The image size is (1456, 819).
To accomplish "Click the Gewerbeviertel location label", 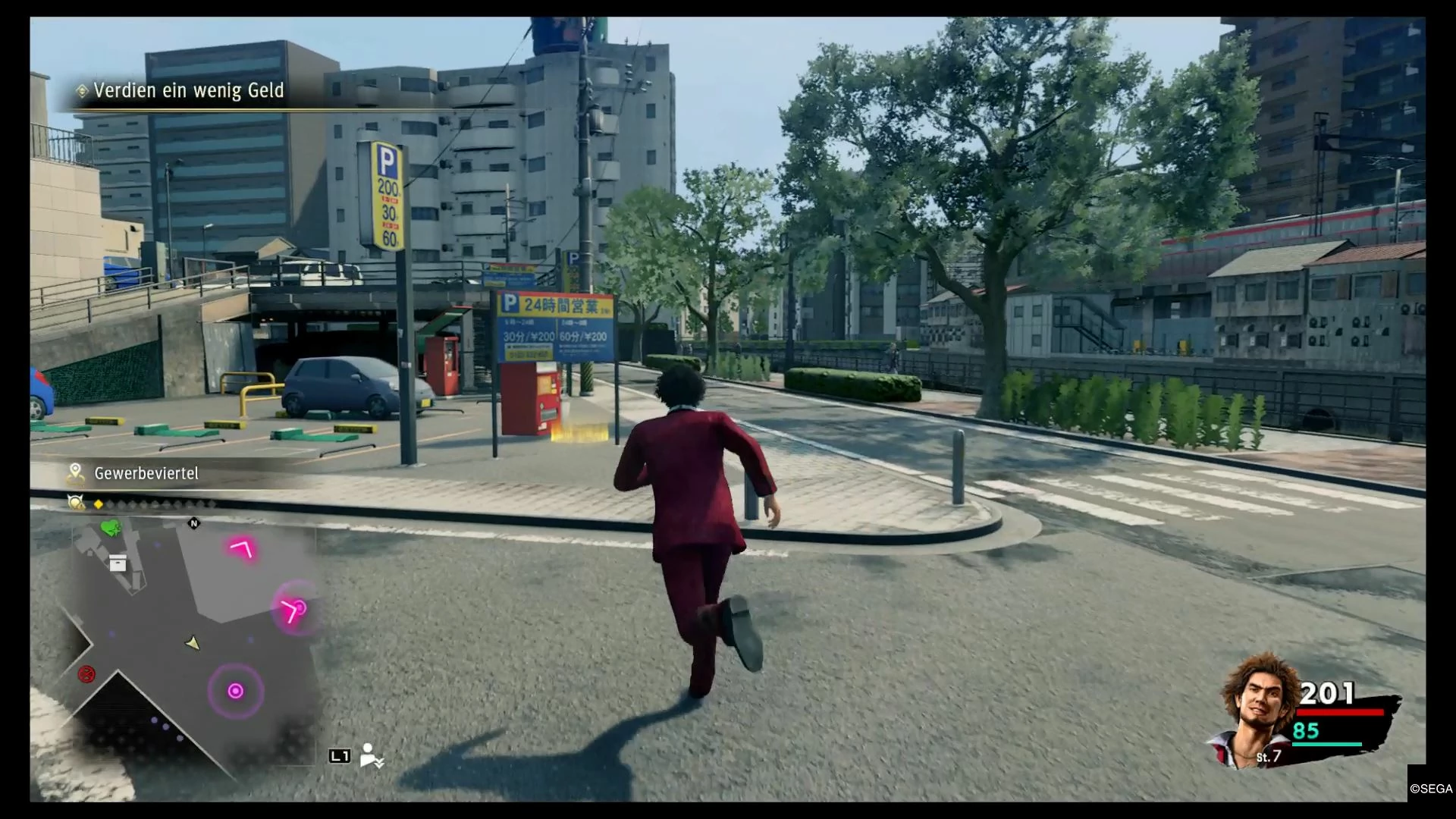I will point(146,473).
